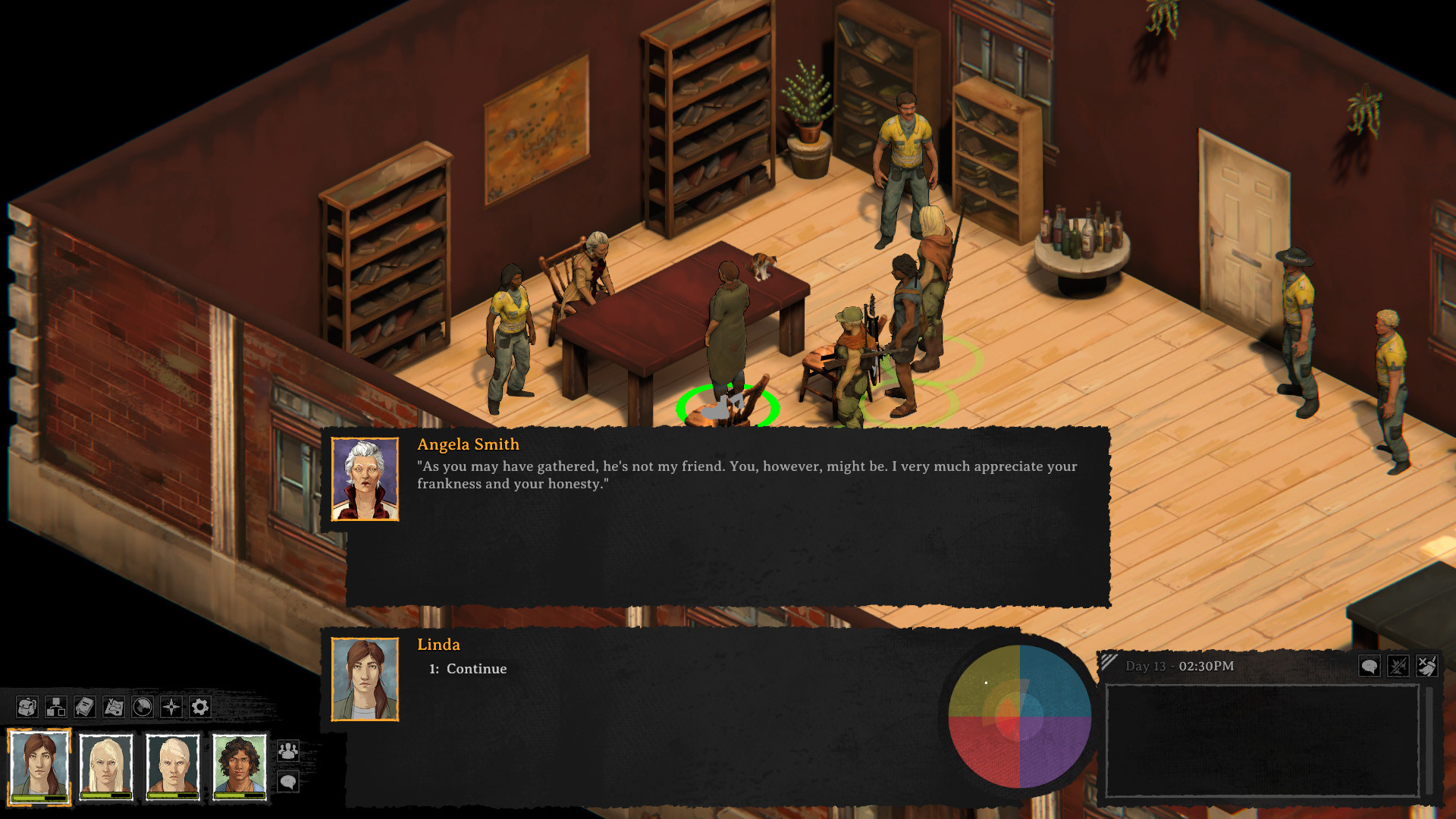Image resolution: width=1456 pixels, height=819 pixels.
Task: Clear the message log with the broom icon
Action: point(1429,666)
